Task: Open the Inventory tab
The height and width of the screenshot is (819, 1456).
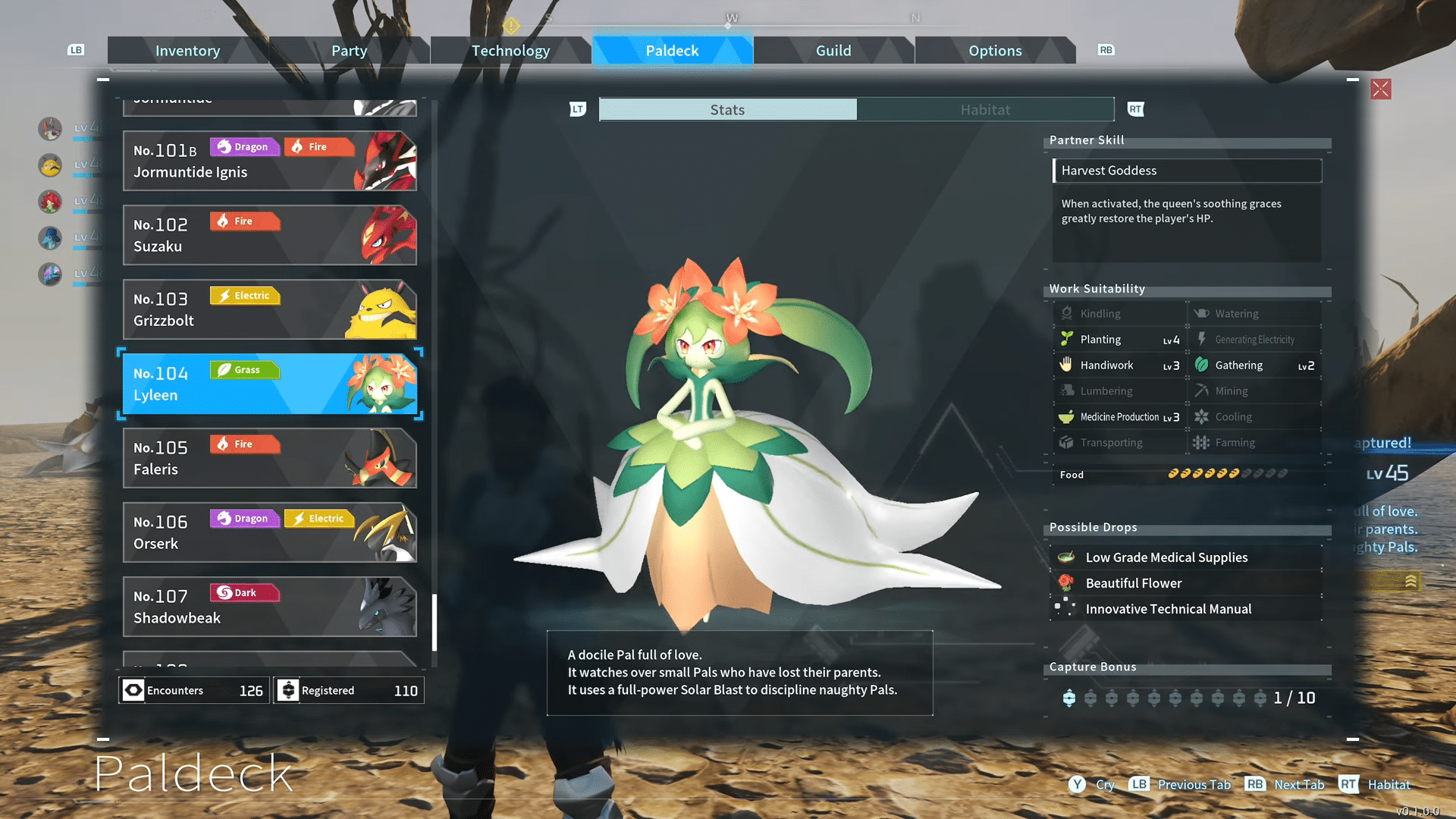Action: [x=187, y=51]
